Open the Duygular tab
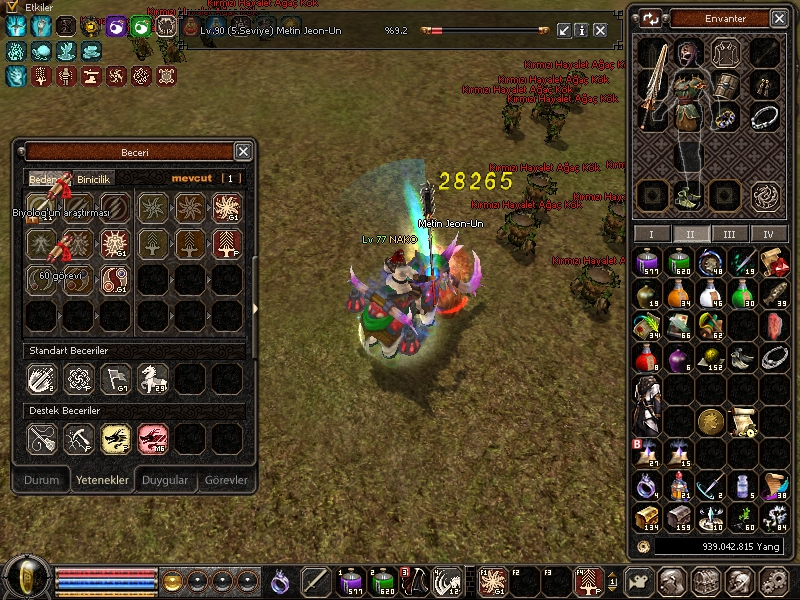The image size is (800, 600). 165,480
